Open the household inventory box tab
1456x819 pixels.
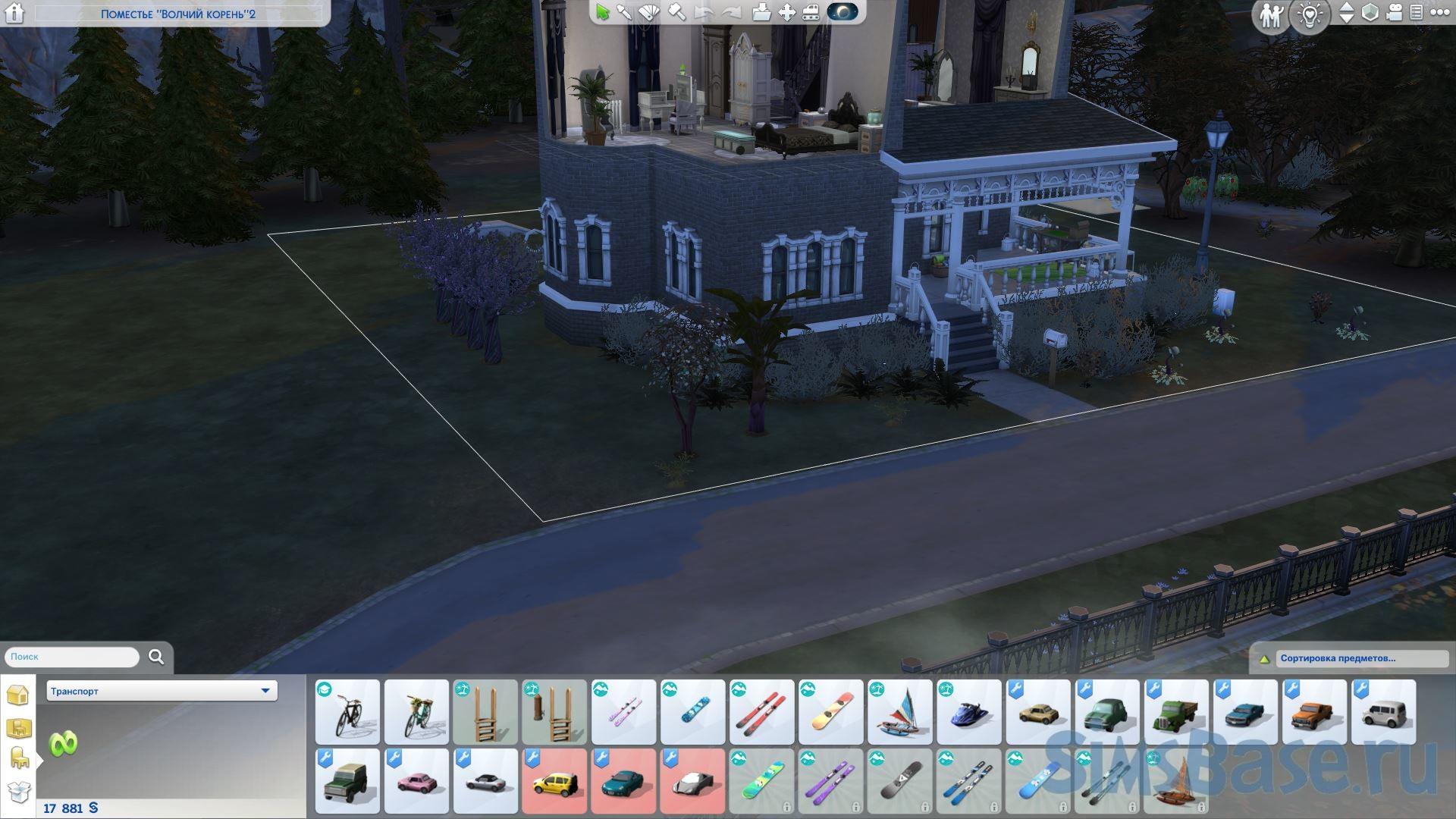point(18,792)
